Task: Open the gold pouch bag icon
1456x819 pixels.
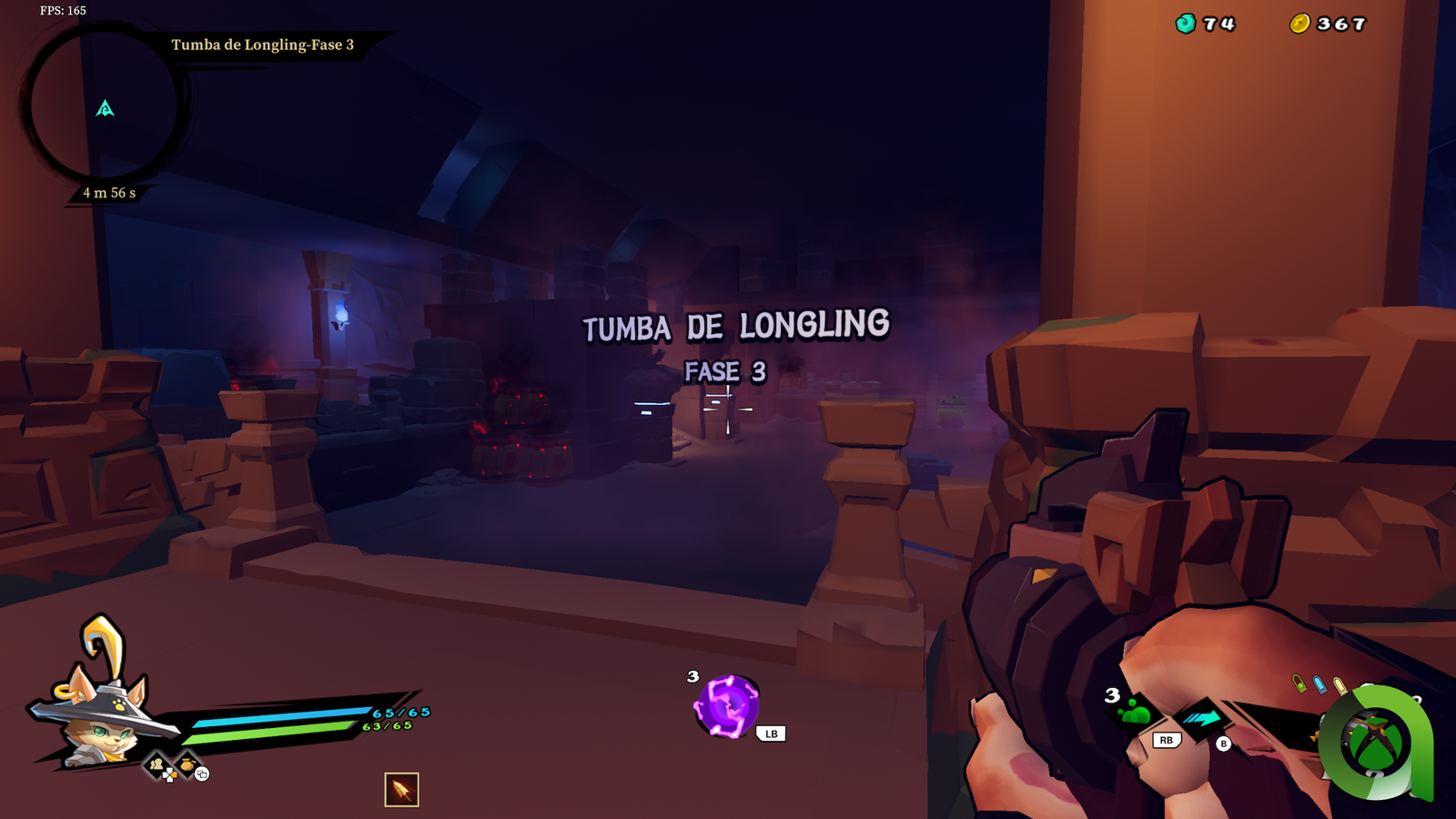Action: 187,764
